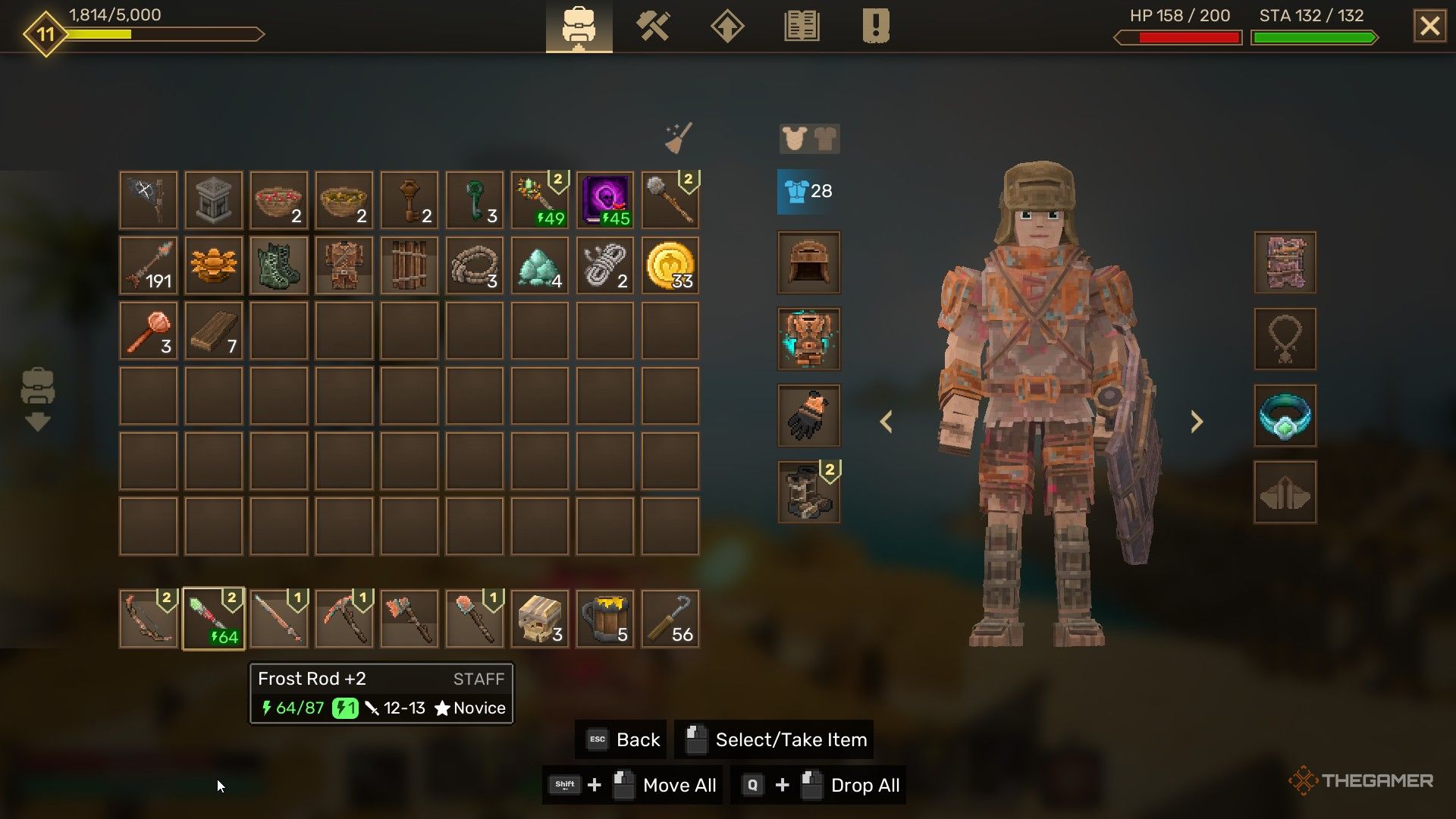Select the wood planks stack

[214, 331]
